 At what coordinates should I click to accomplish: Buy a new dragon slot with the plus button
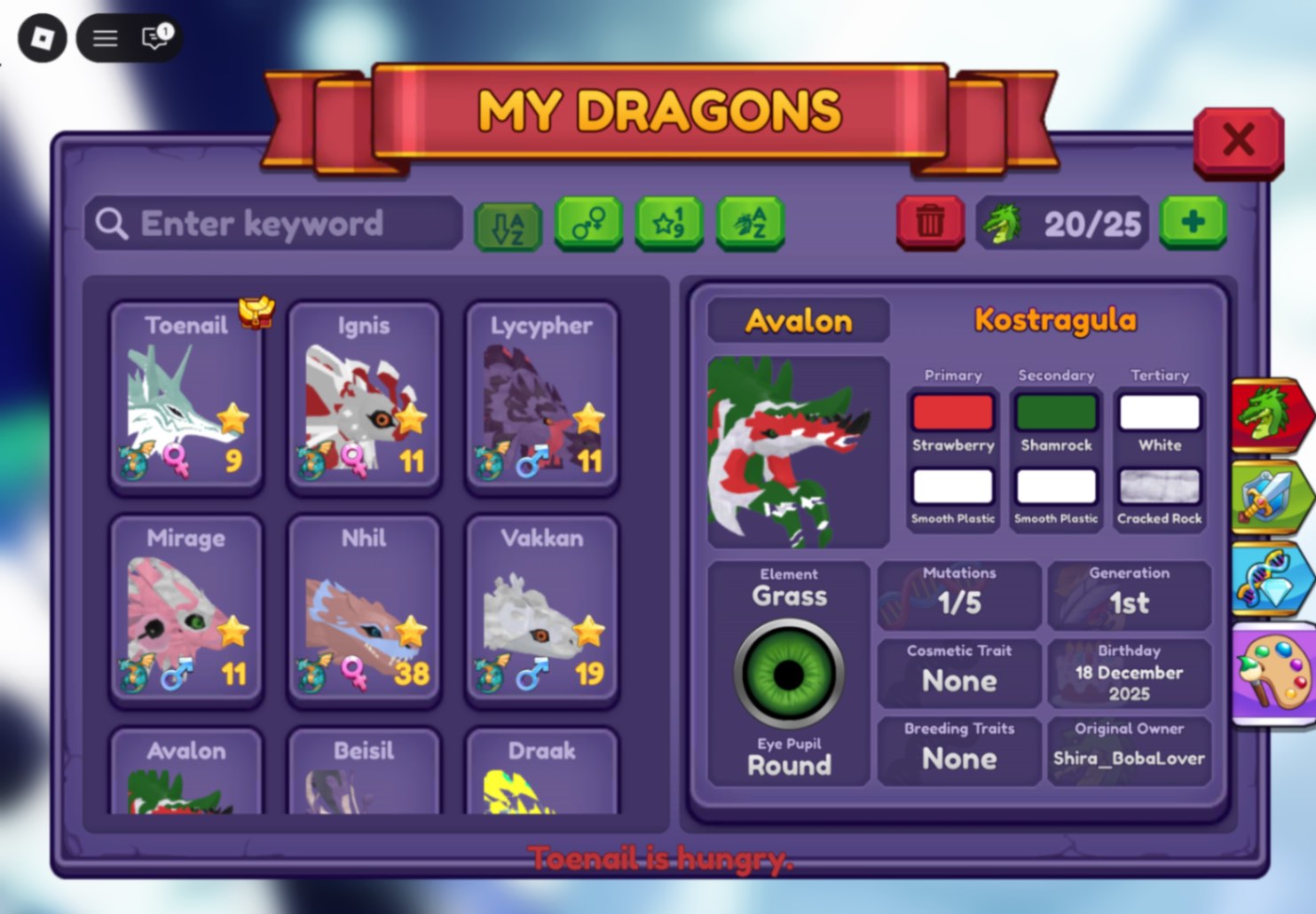coord(1194,224)
